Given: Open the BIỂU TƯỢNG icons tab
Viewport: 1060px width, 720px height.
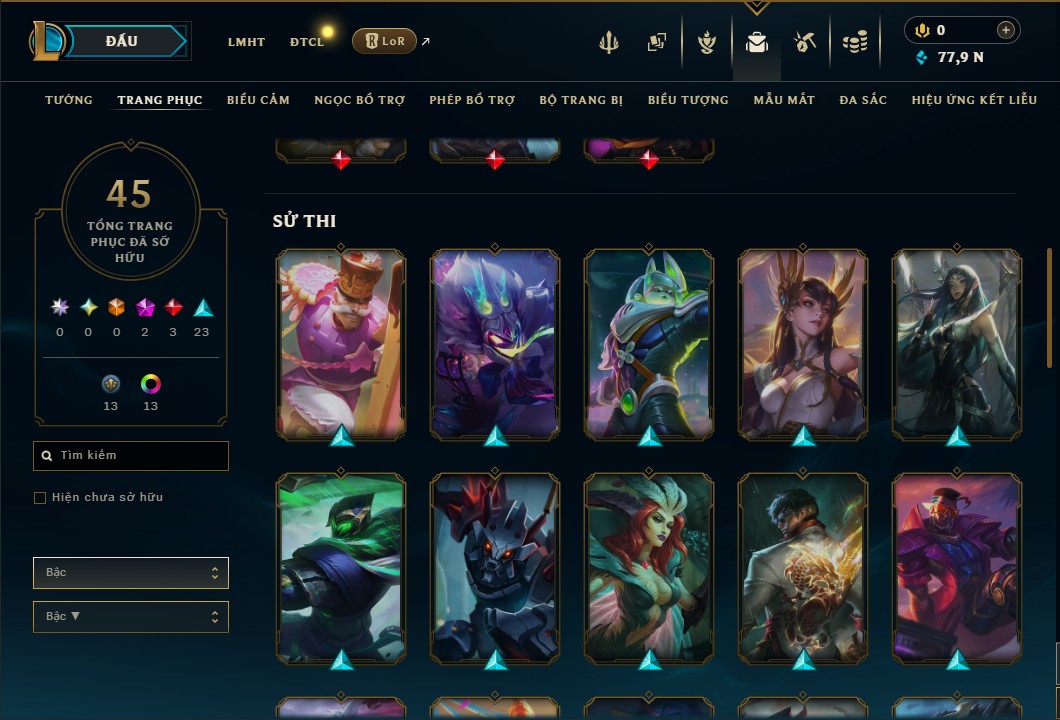Looking at the screenshot, I should click(688, 100).
